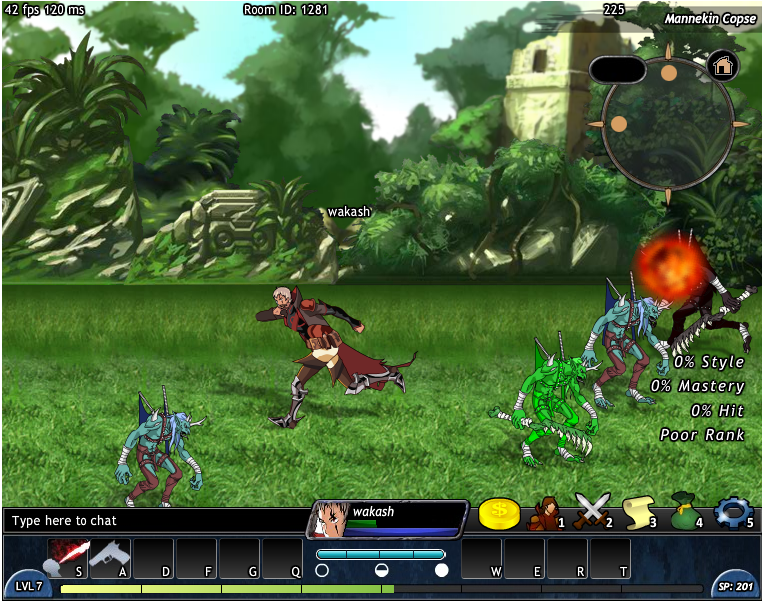The image size is (763, 602).
Task: Choose the solid white circle mode
Action: click(441, 570)
